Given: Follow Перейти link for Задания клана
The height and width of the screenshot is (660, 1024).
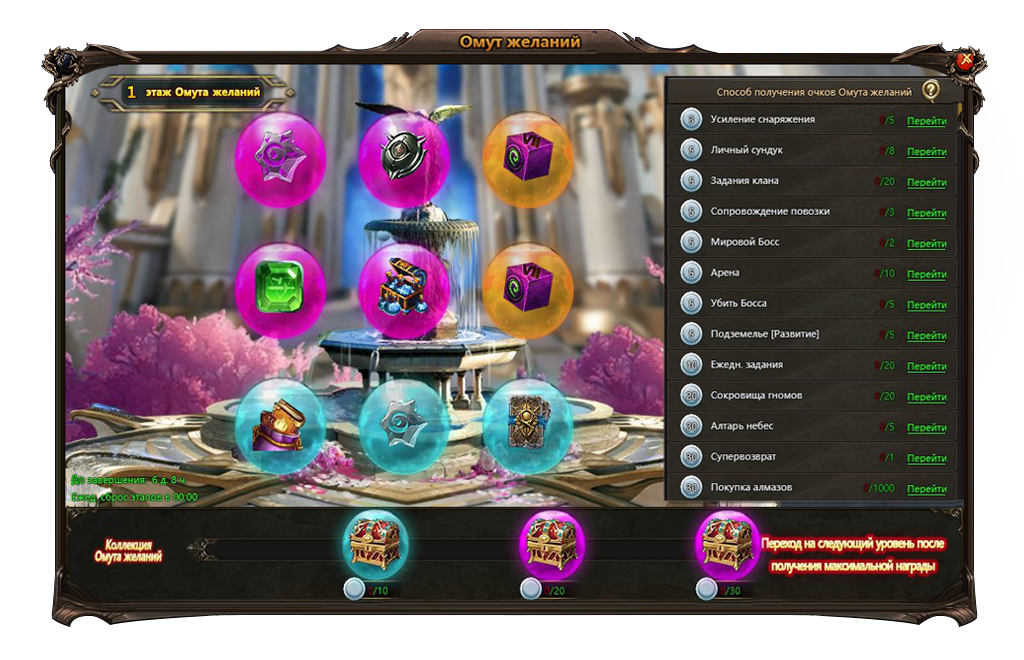Looking at the screenshot, I should pos(926,183).
